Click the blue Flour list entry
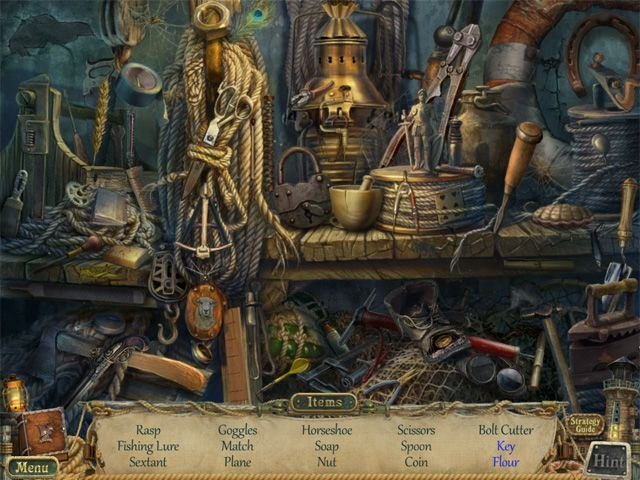Image resolution: width=640 pixels, height=480 pixels. [x=506, y=462]
